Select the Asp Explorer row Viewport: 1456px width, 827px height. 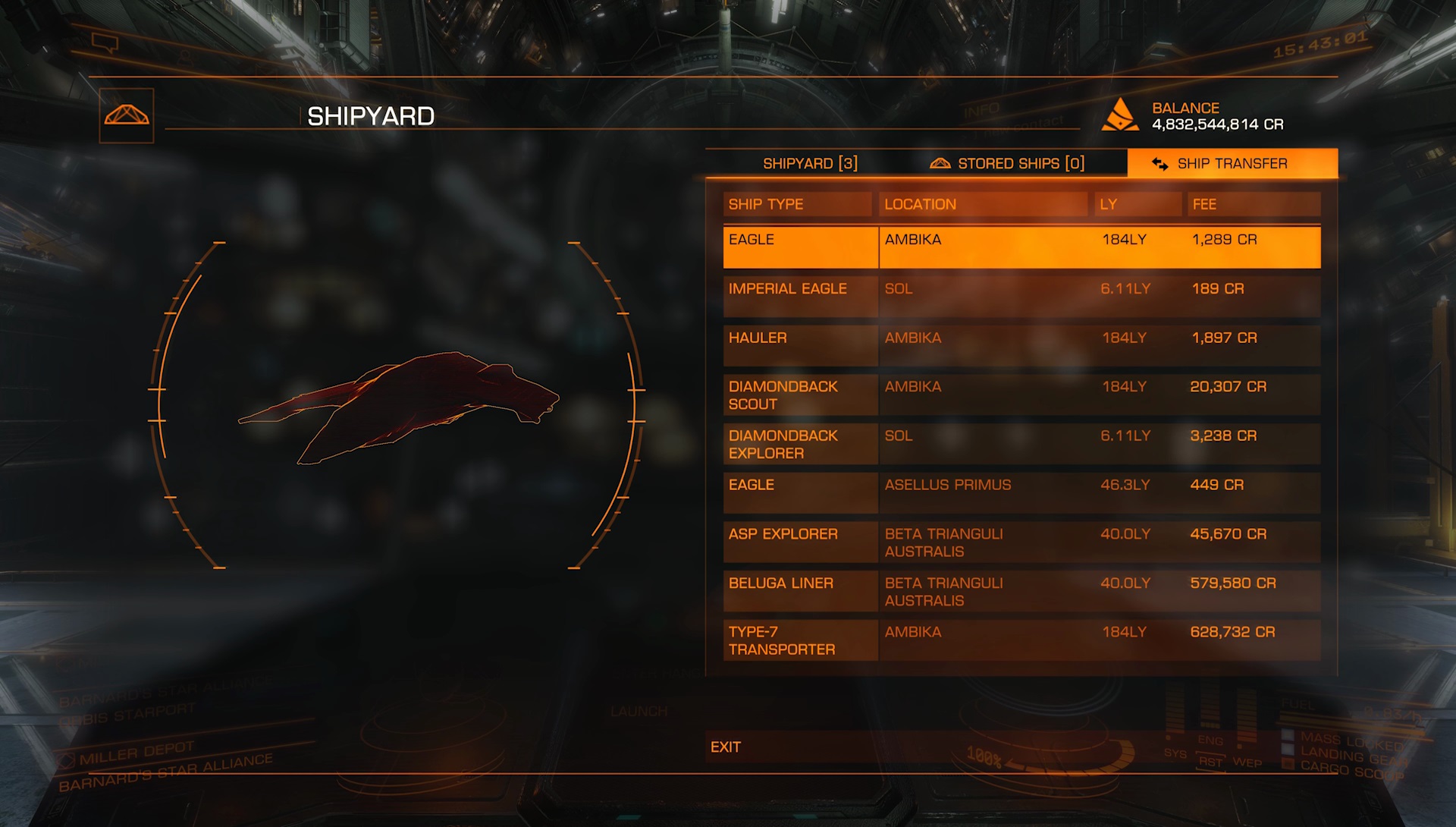pos(1021,542)
